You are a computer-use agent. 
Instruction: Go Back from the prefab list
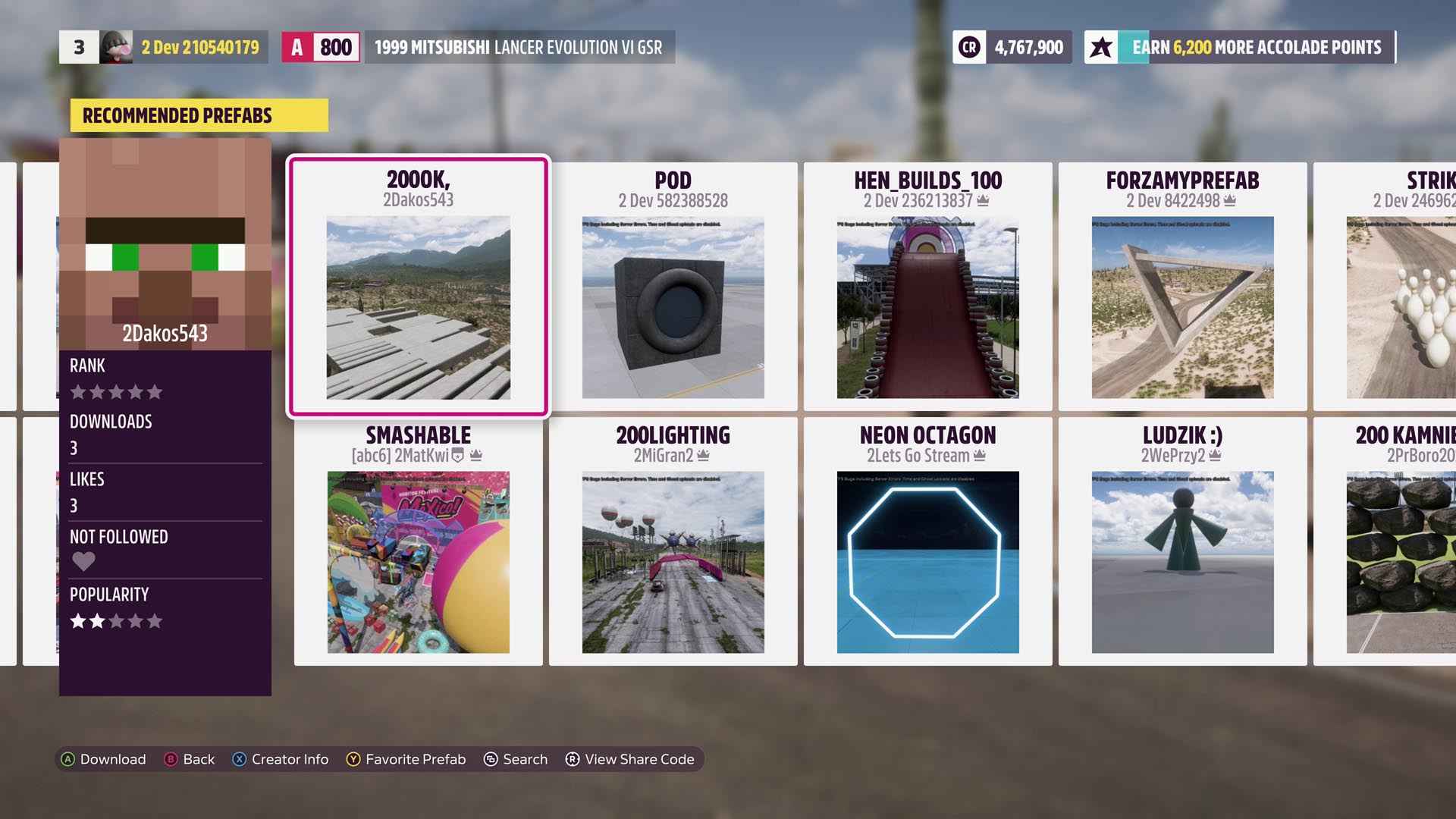[190, 759]
